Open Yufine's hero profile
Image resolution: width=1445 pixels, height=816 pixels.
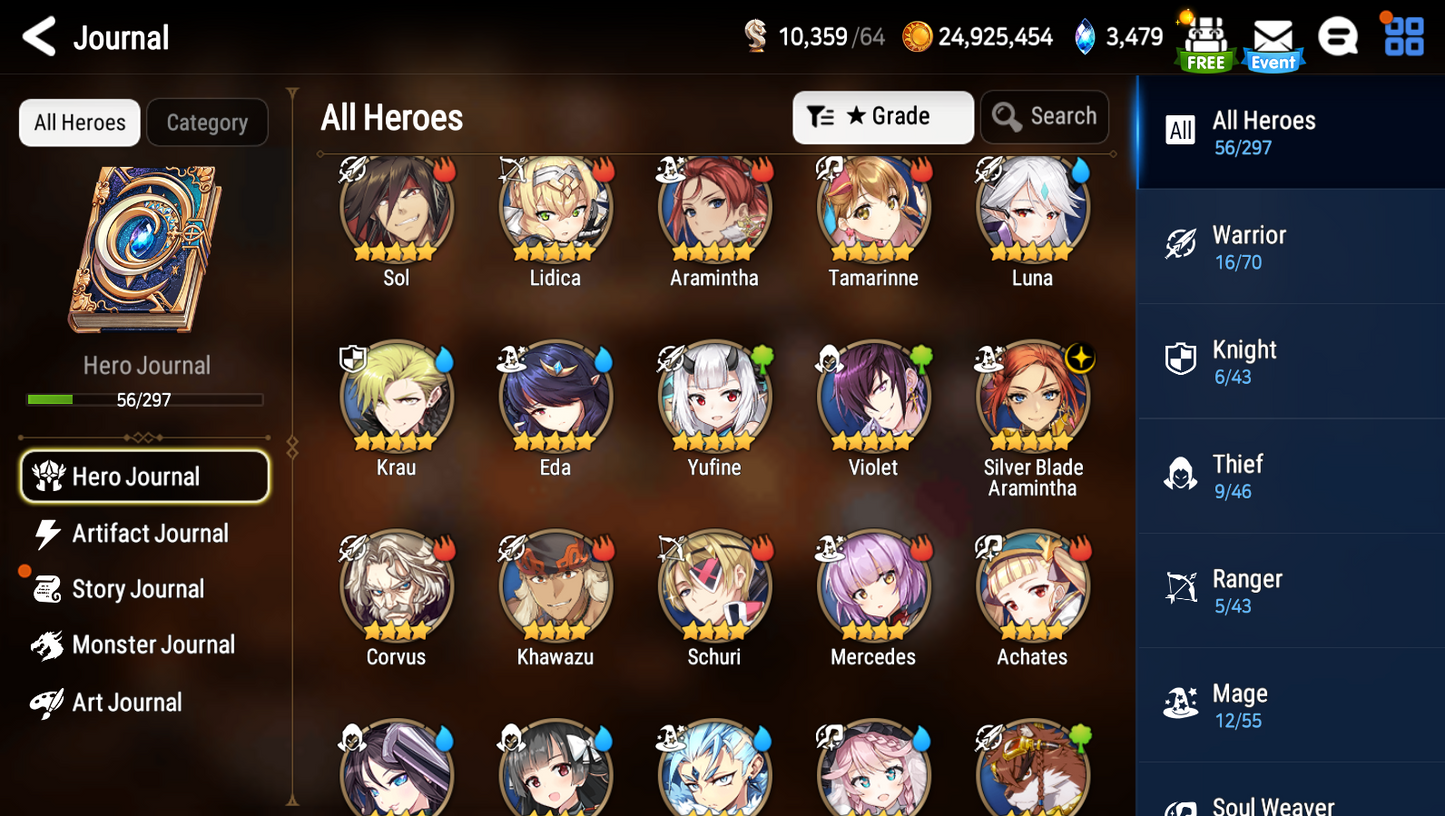point(714,398)
